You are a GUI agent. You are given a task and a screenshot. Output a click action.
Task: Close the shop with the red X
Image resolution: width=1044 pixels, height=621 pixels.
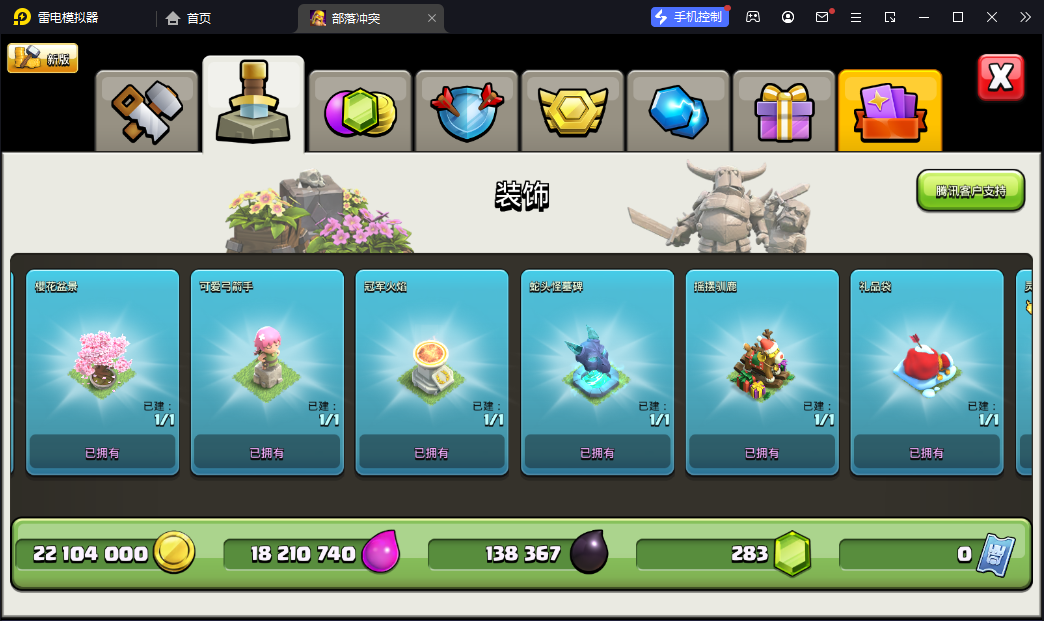[x=1000, y=78]
